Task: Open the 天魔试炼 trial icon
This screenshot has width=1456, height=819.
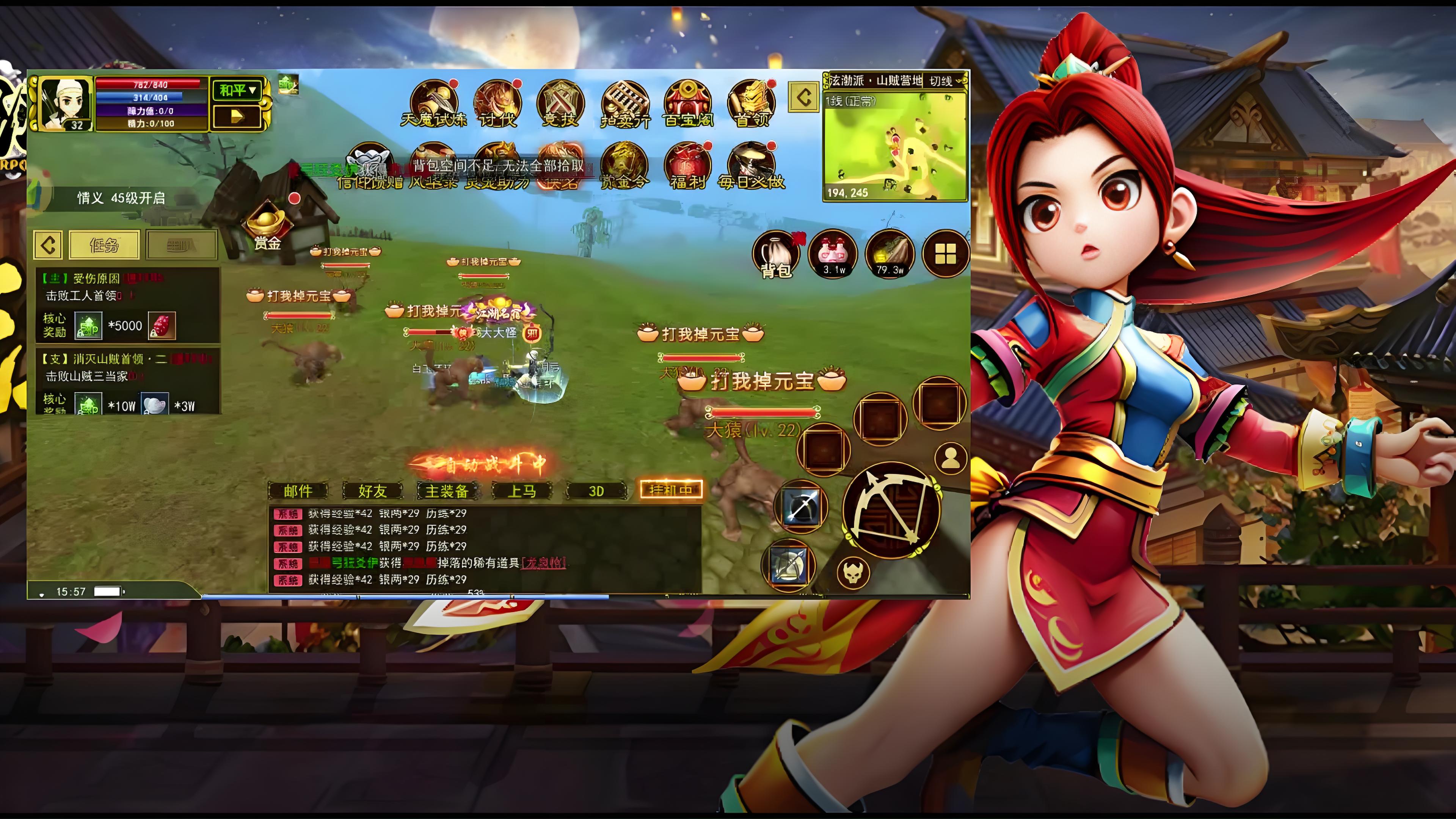Action: click(x=433, y=103)
